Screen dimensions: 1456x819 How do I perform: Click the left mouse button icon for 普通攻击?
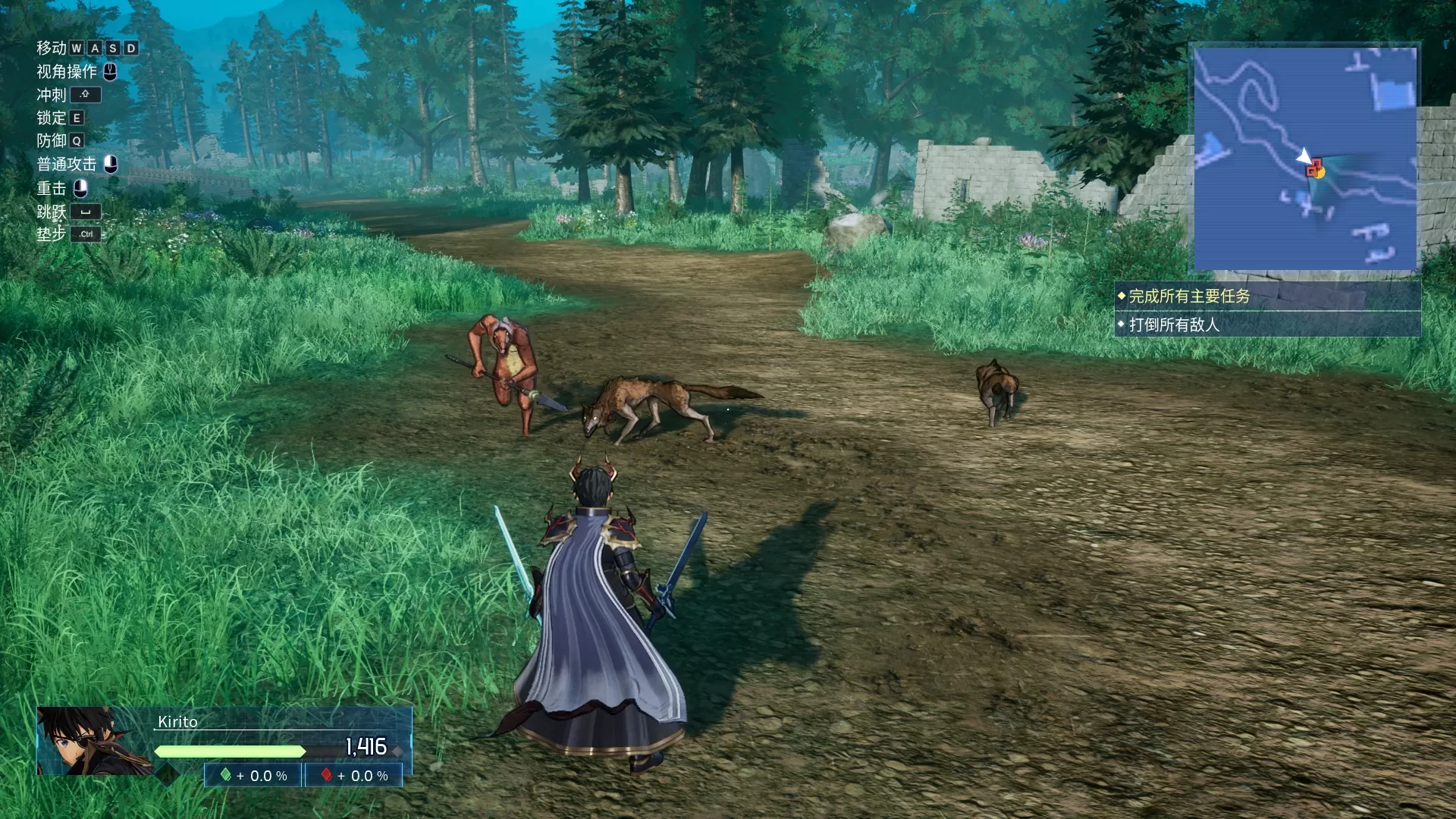tap(111, 164)
